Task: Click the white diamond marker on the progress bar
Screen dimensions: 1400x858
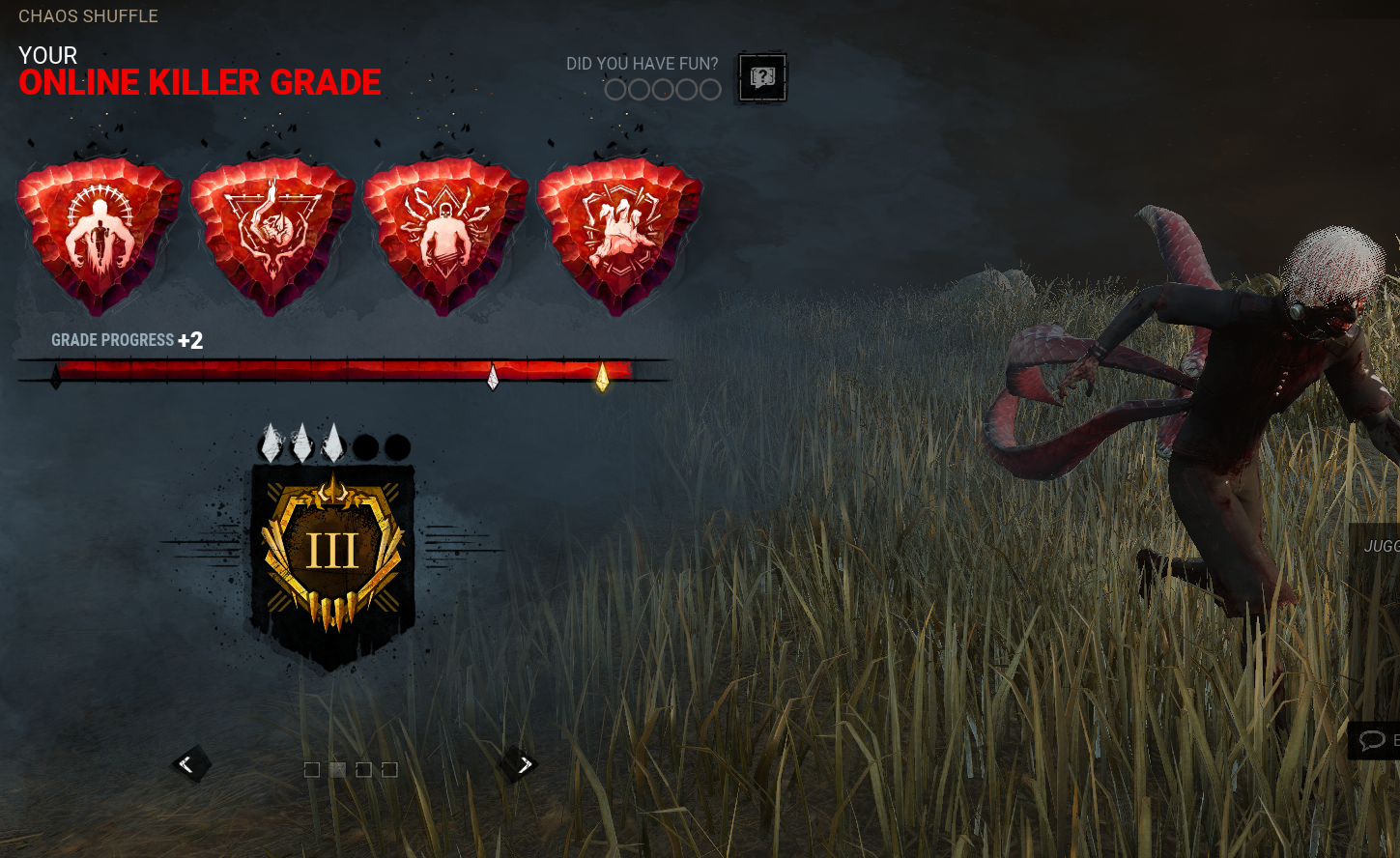Action: [491, 377]
